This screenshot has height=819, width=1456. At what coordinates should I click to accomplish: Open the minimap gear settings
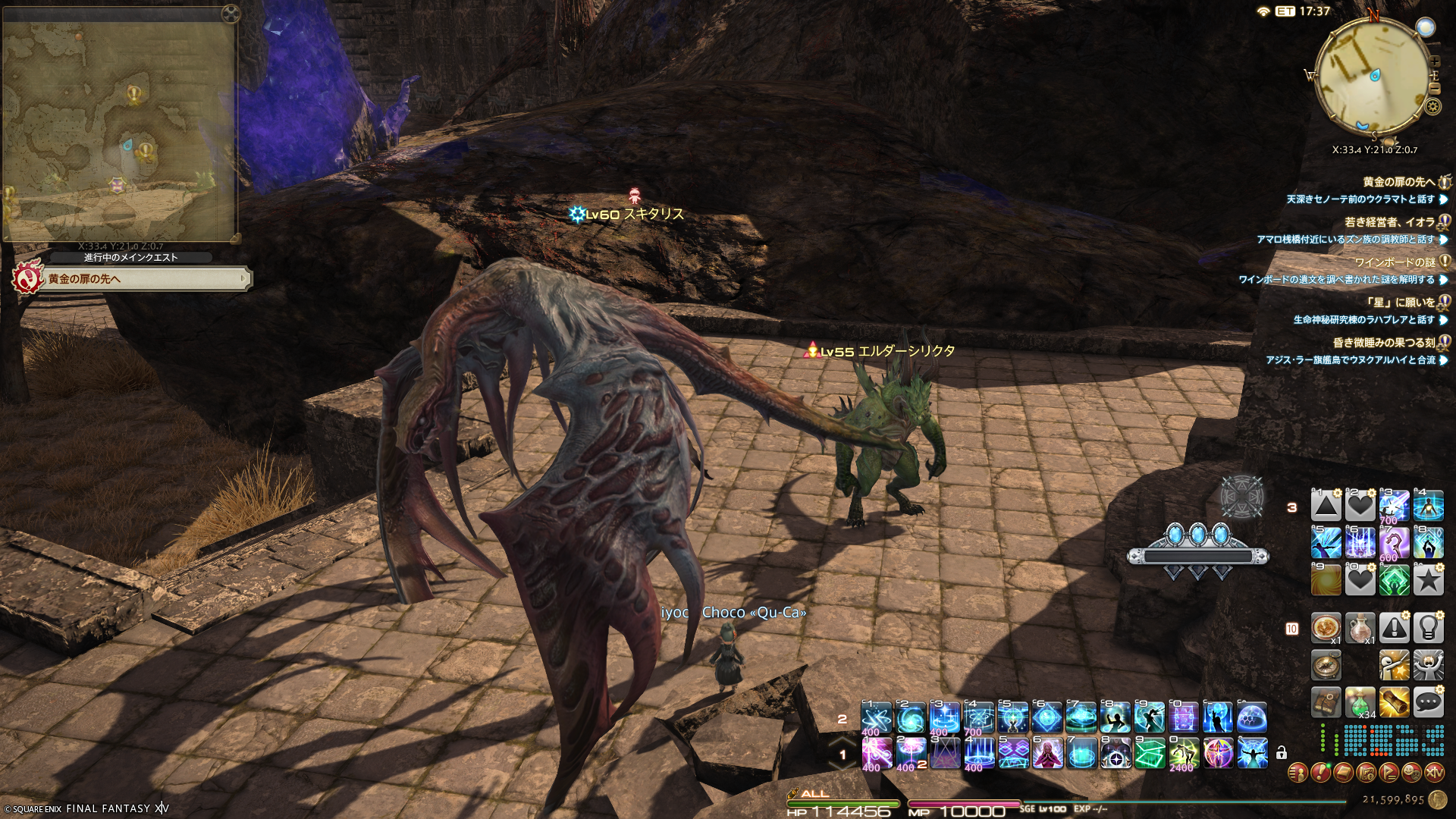(x=1432, y=106)
